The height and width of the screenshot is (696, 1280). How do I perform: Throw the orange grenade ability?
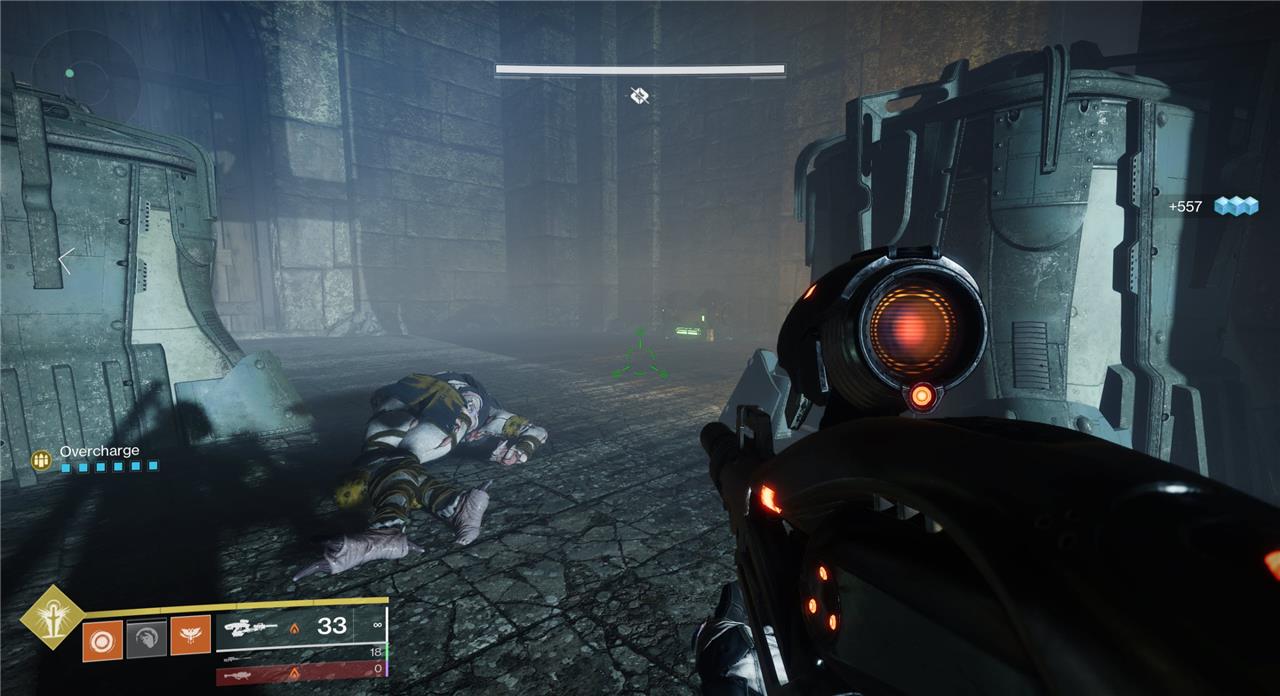(102, 638)
